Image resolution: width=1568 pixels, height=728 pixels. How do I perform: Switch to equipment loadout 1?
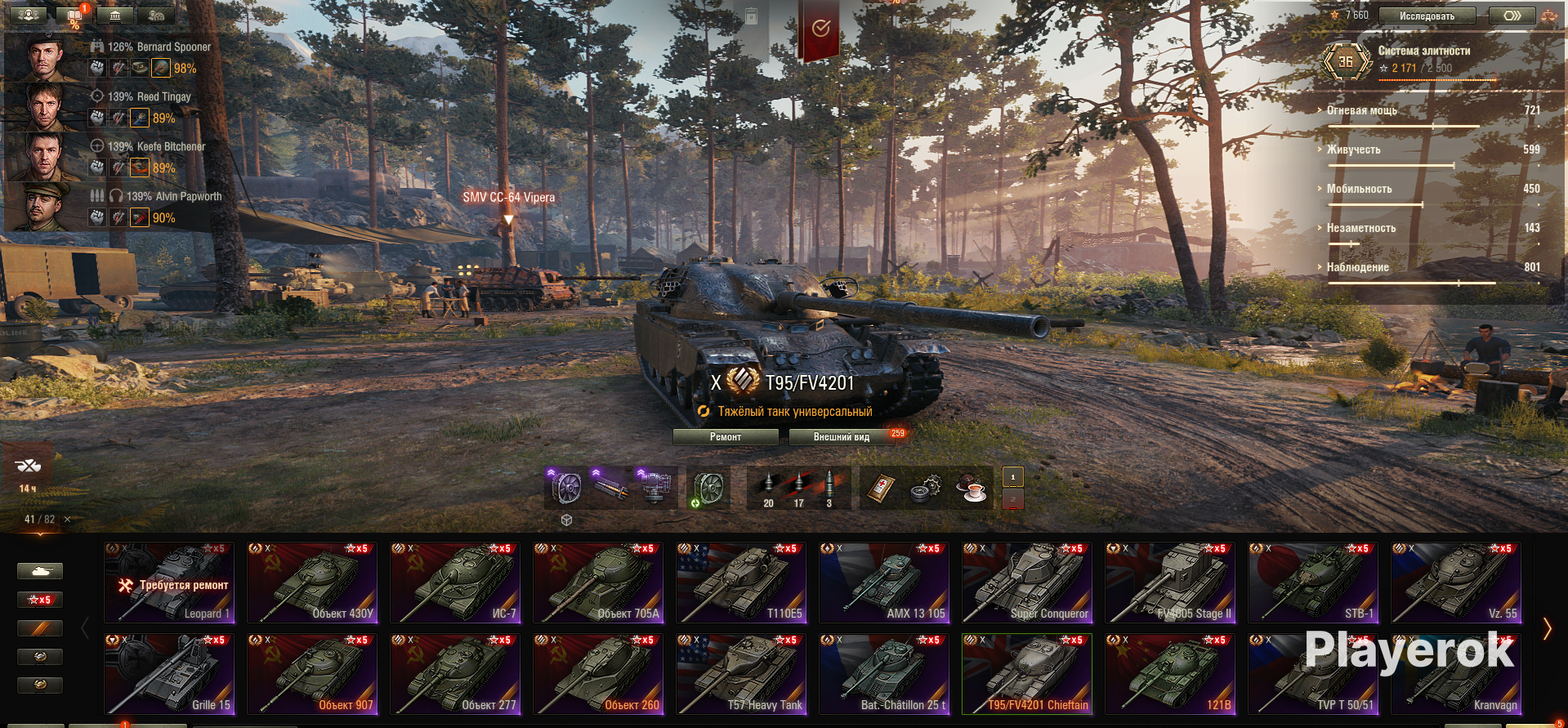point(1013,477)
